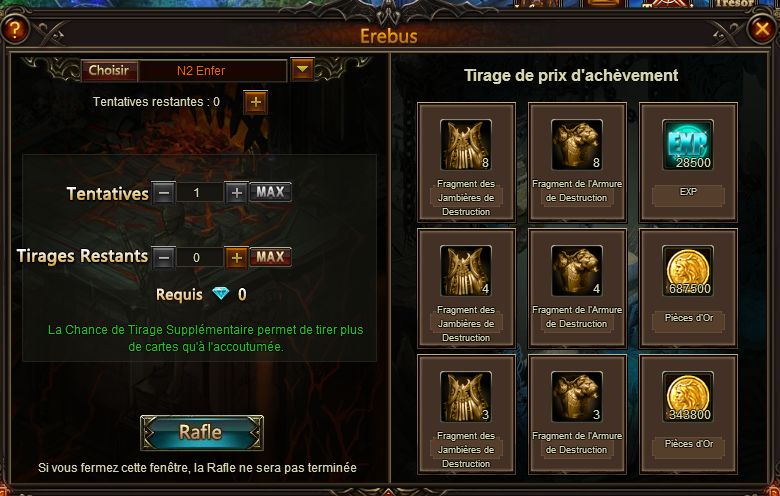Image resolution: width=780 pixels, height=496 pixels.
Task: Select Fragment de l'Armure de Destruction x4
Action: point(576,272)
